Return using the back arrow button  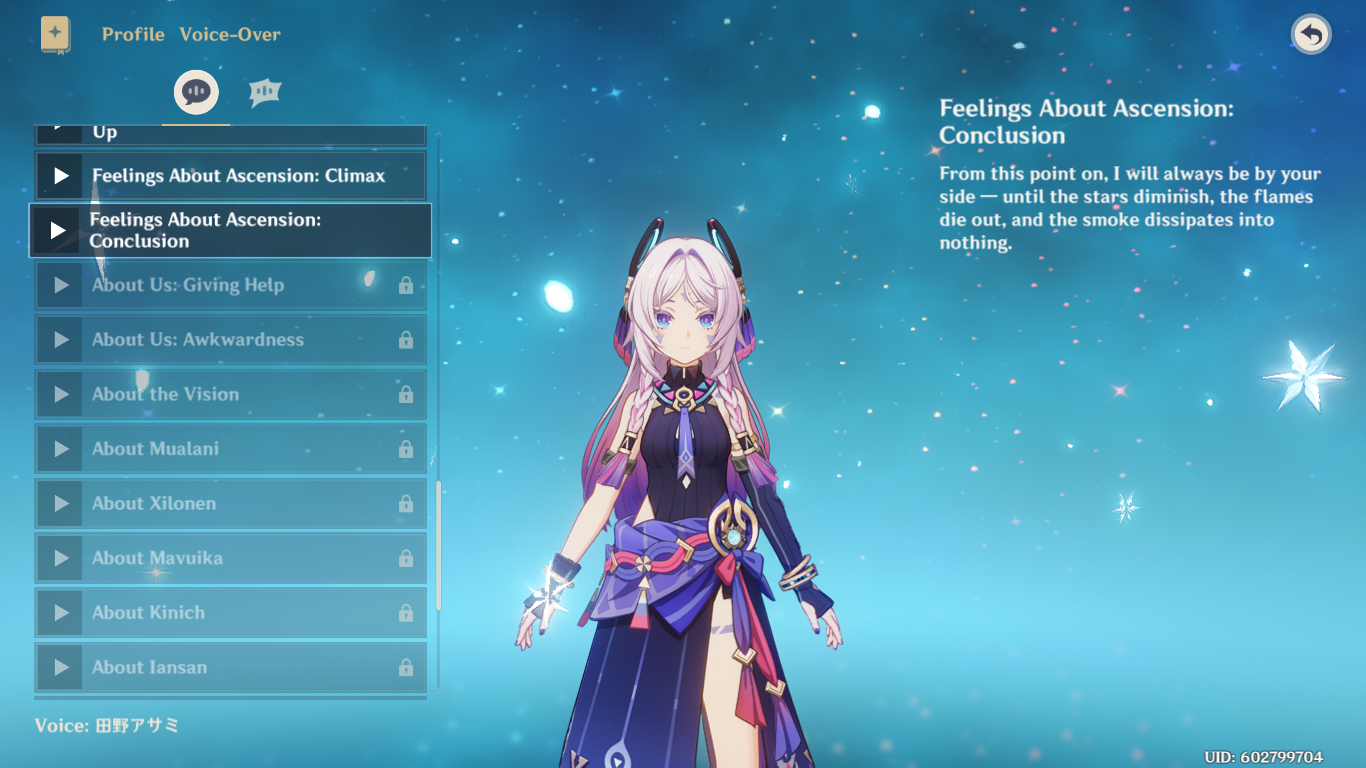1311,35
